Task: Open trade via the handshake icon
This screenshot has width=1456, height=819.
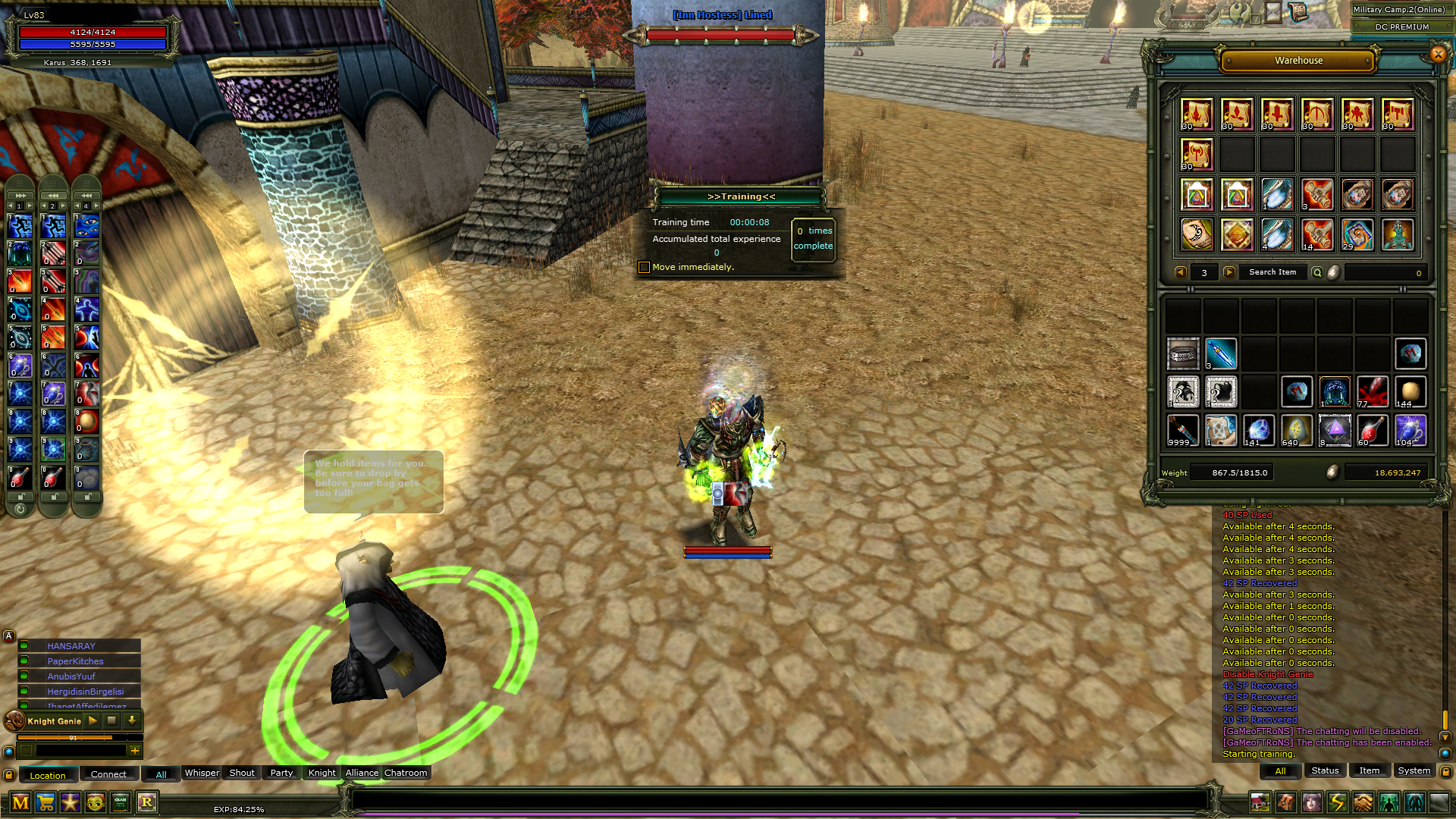Action: [1363, 802]
